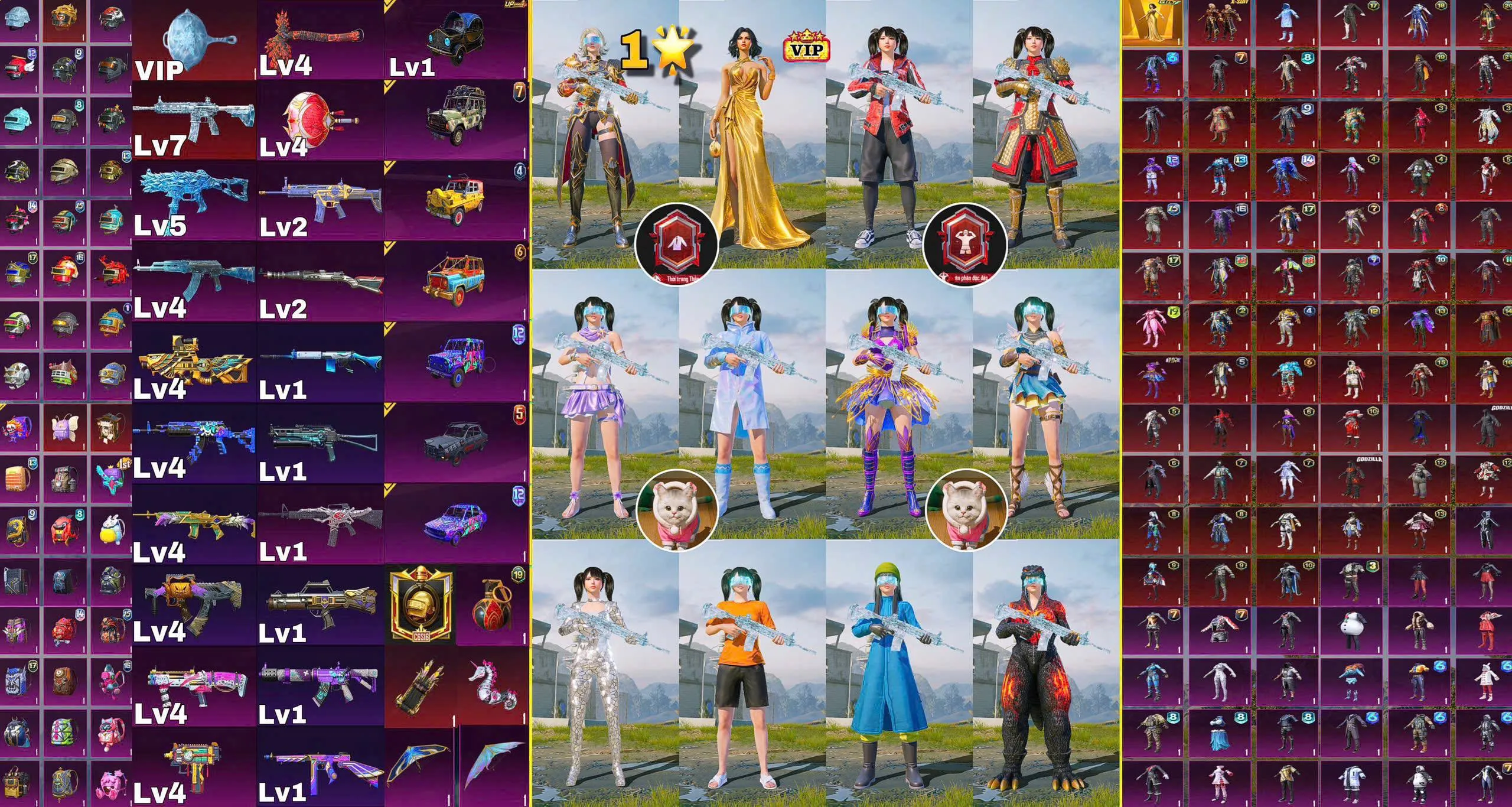Open the red badge with shirt icon

click(x=676, y=243)
